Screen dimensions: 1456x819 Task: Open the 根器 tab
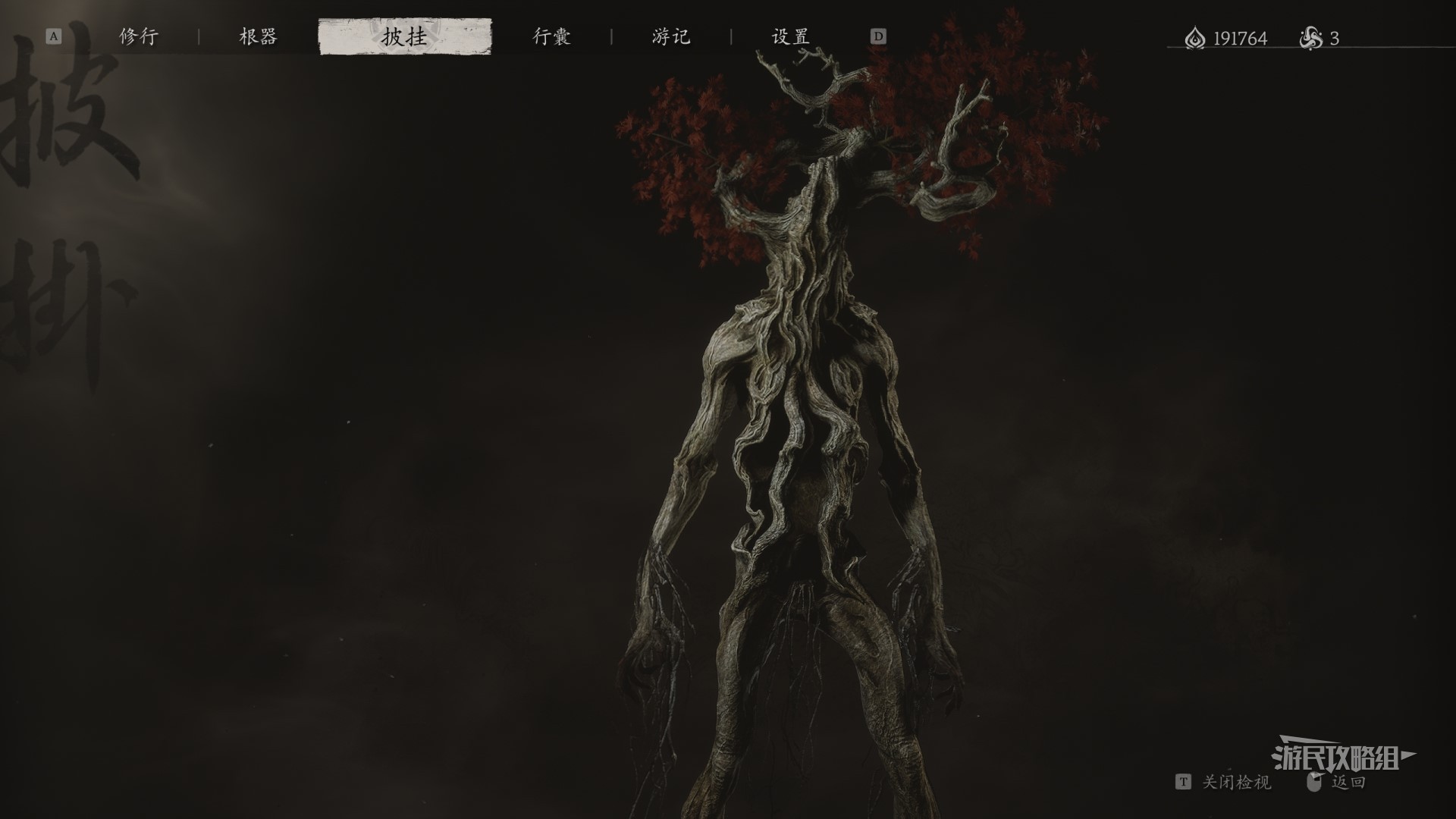[x=258, y=36]
